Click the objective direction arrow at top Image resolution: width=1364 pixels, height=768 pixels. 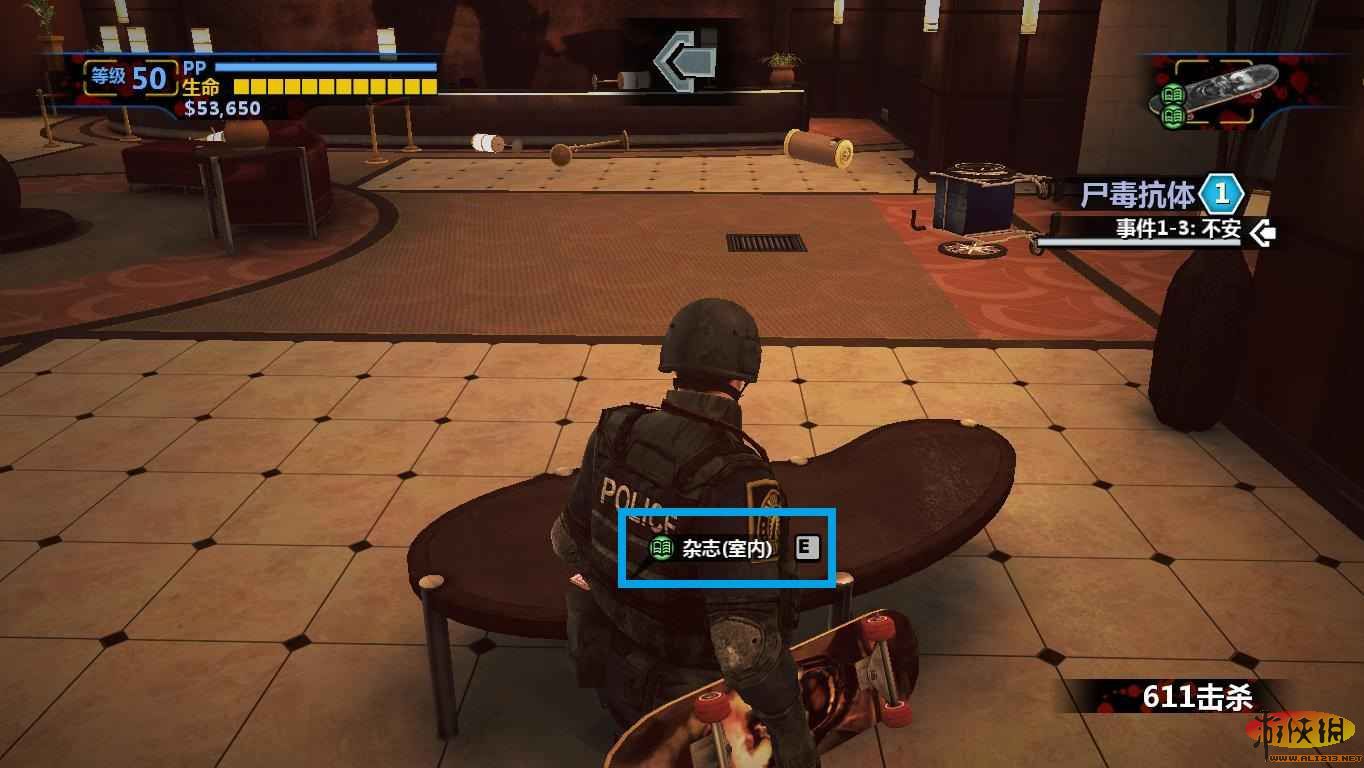[x=686, y=61]
